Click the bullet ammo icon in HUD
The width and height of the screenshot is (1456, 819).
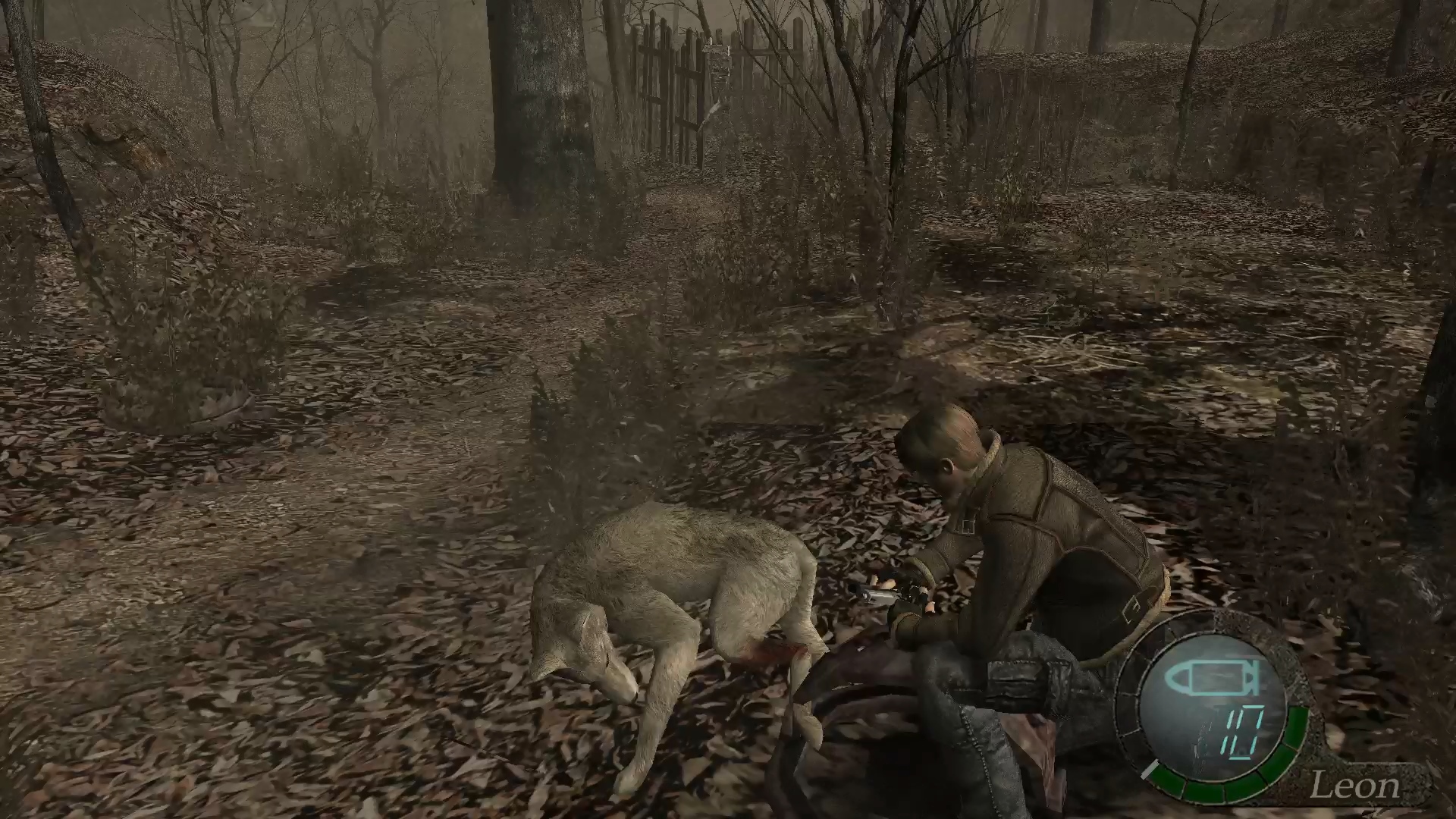1211,678
